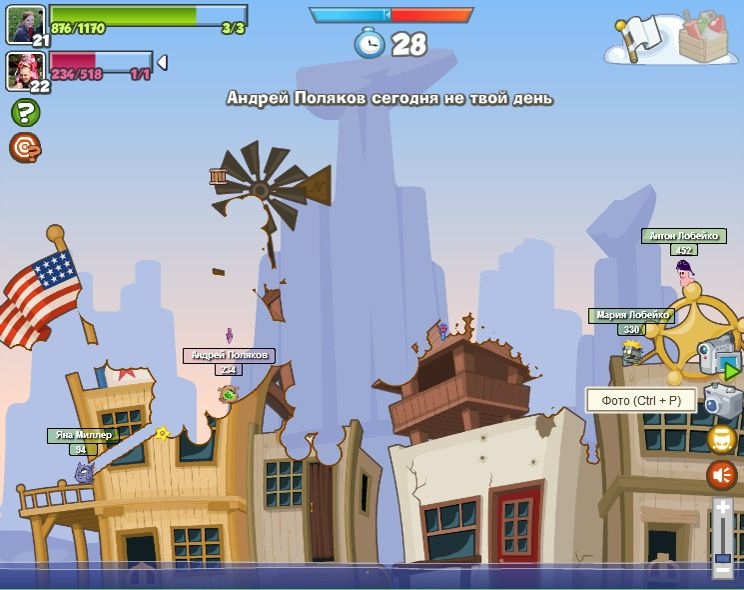Click the white arrow beside pink team bar

[x=162, y=63]
